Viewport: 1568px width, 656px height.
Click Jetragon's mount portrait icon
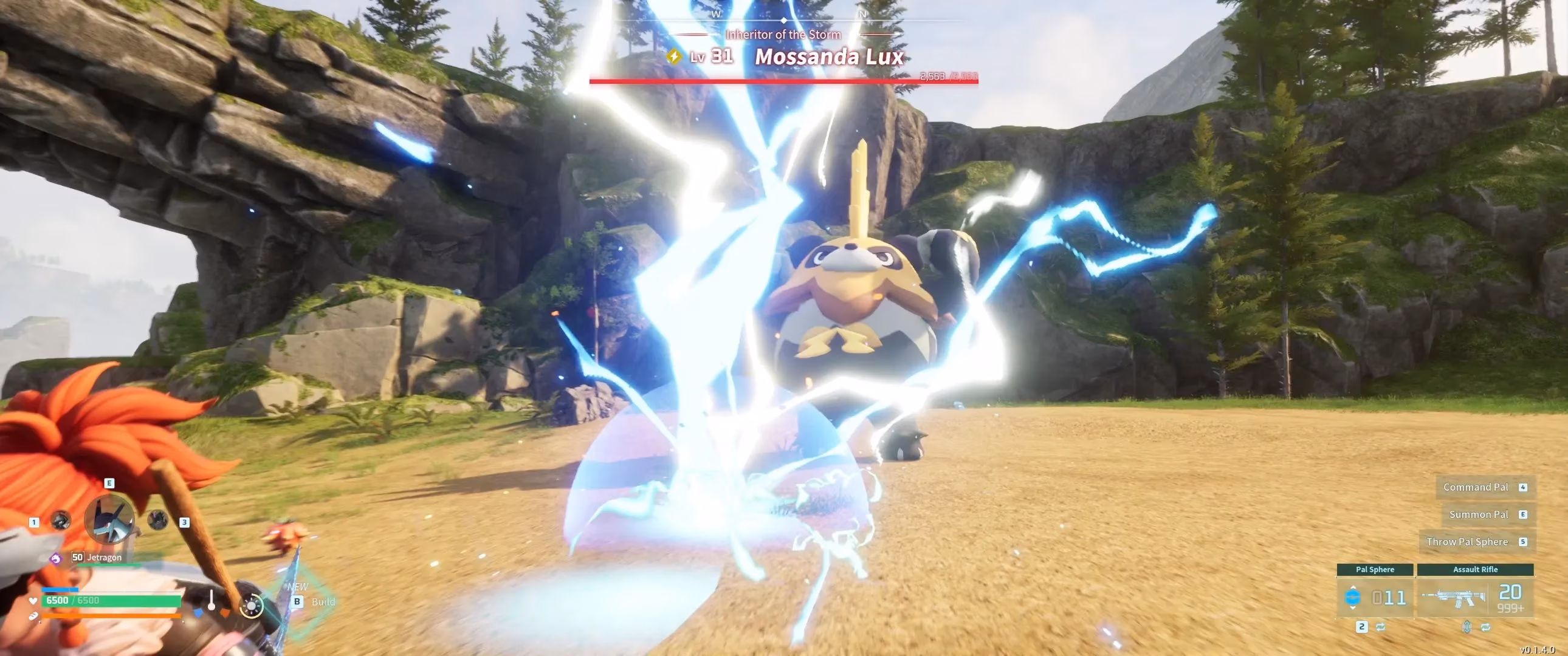(x=109, y=521)
